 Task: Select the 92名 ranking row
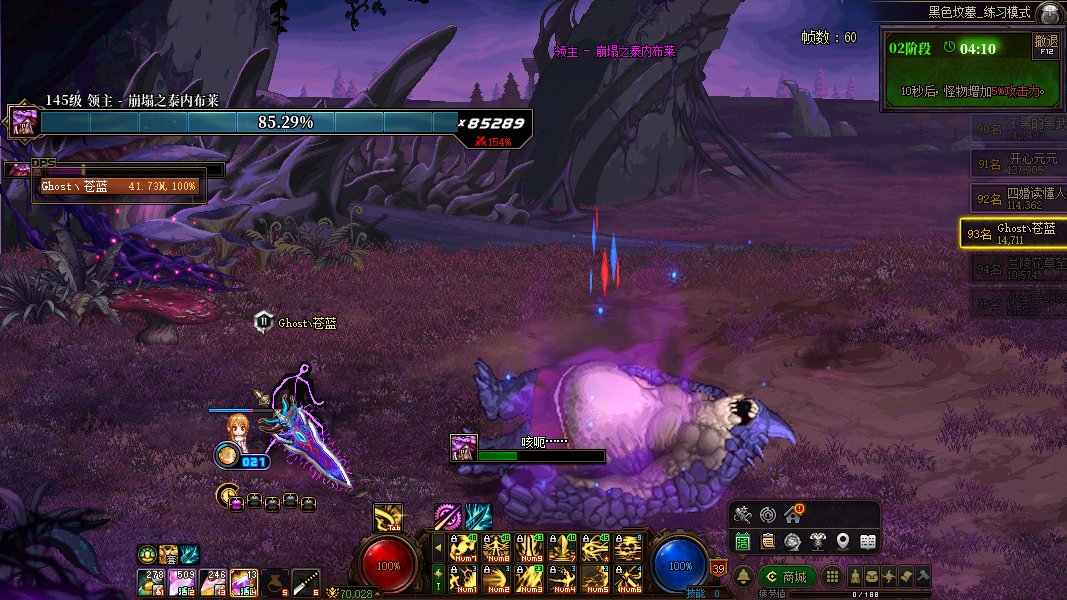pos(1013,197)
